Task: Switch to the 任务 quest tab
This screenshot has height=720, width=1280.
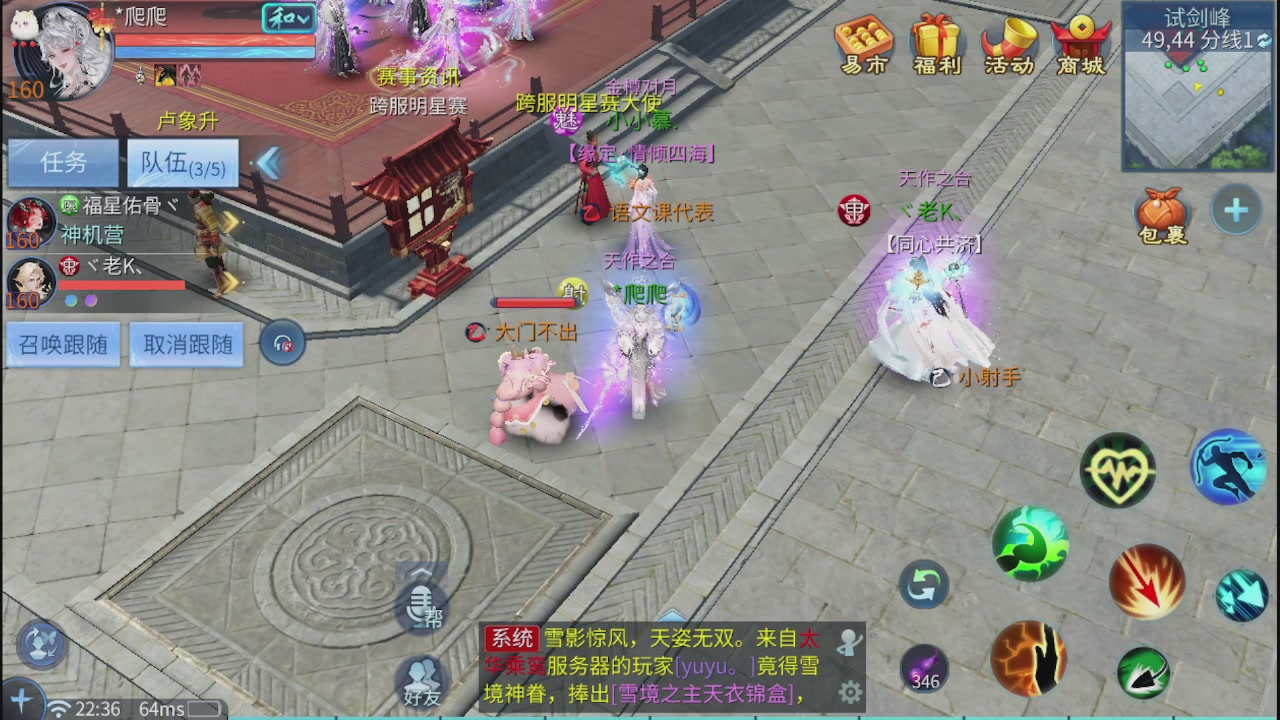Action: pos(62,162)
